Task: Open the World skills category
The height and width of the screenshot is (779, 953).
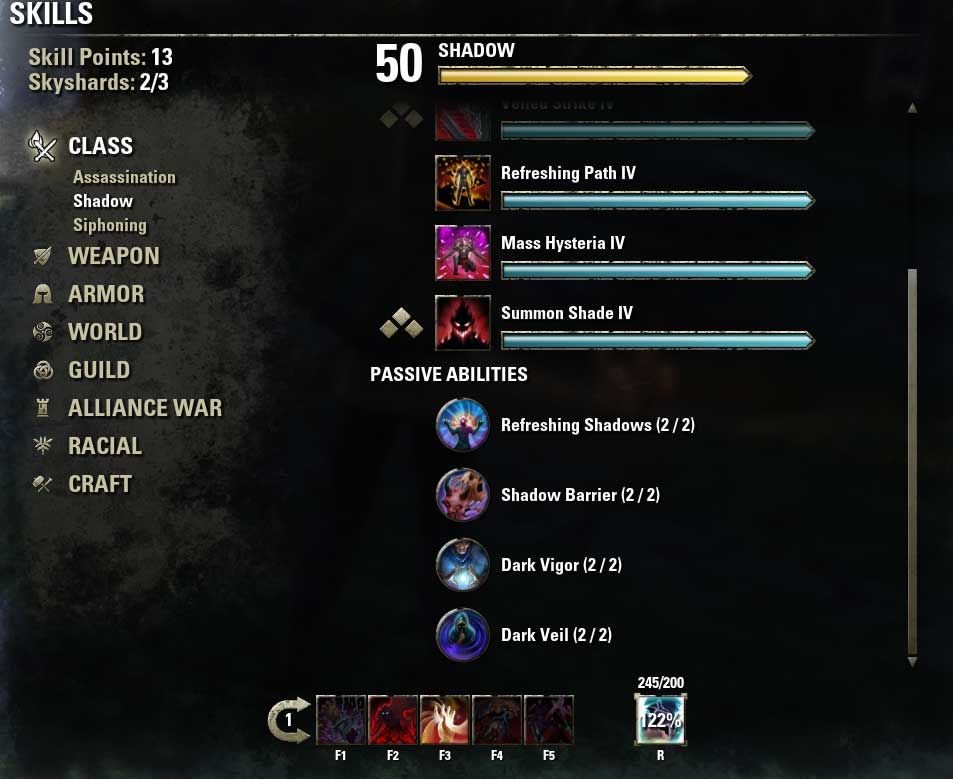Action: (x=105, y=332)
